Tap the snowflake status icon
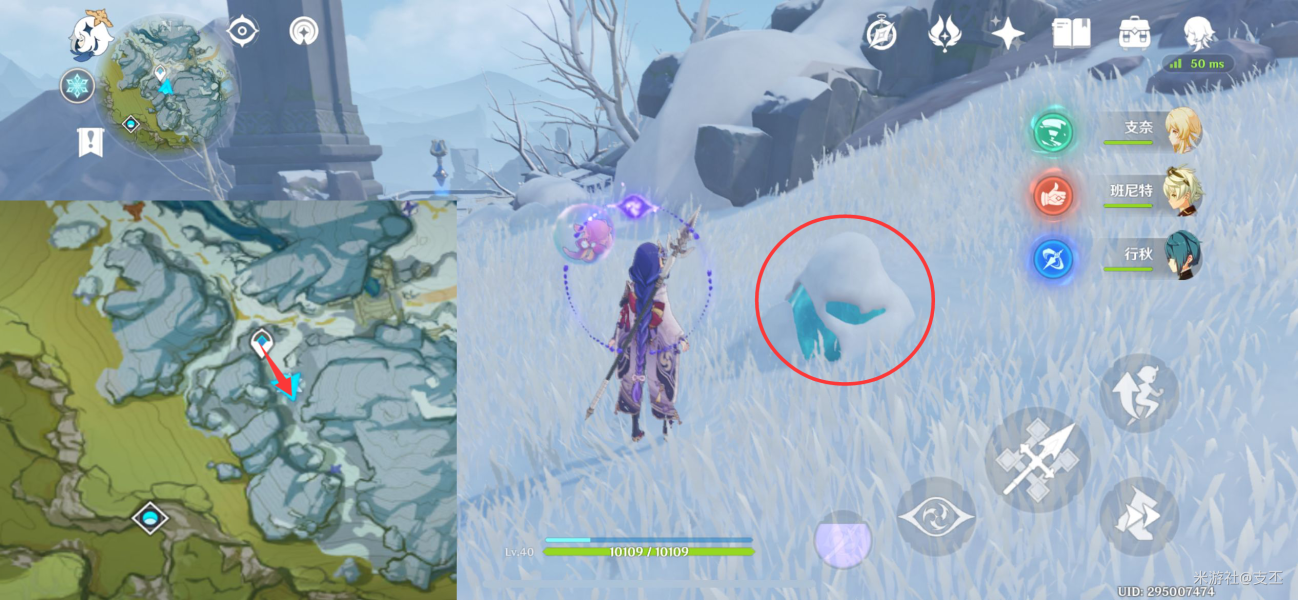Screen dimensions: 1298x600 [x=76, y=86]
